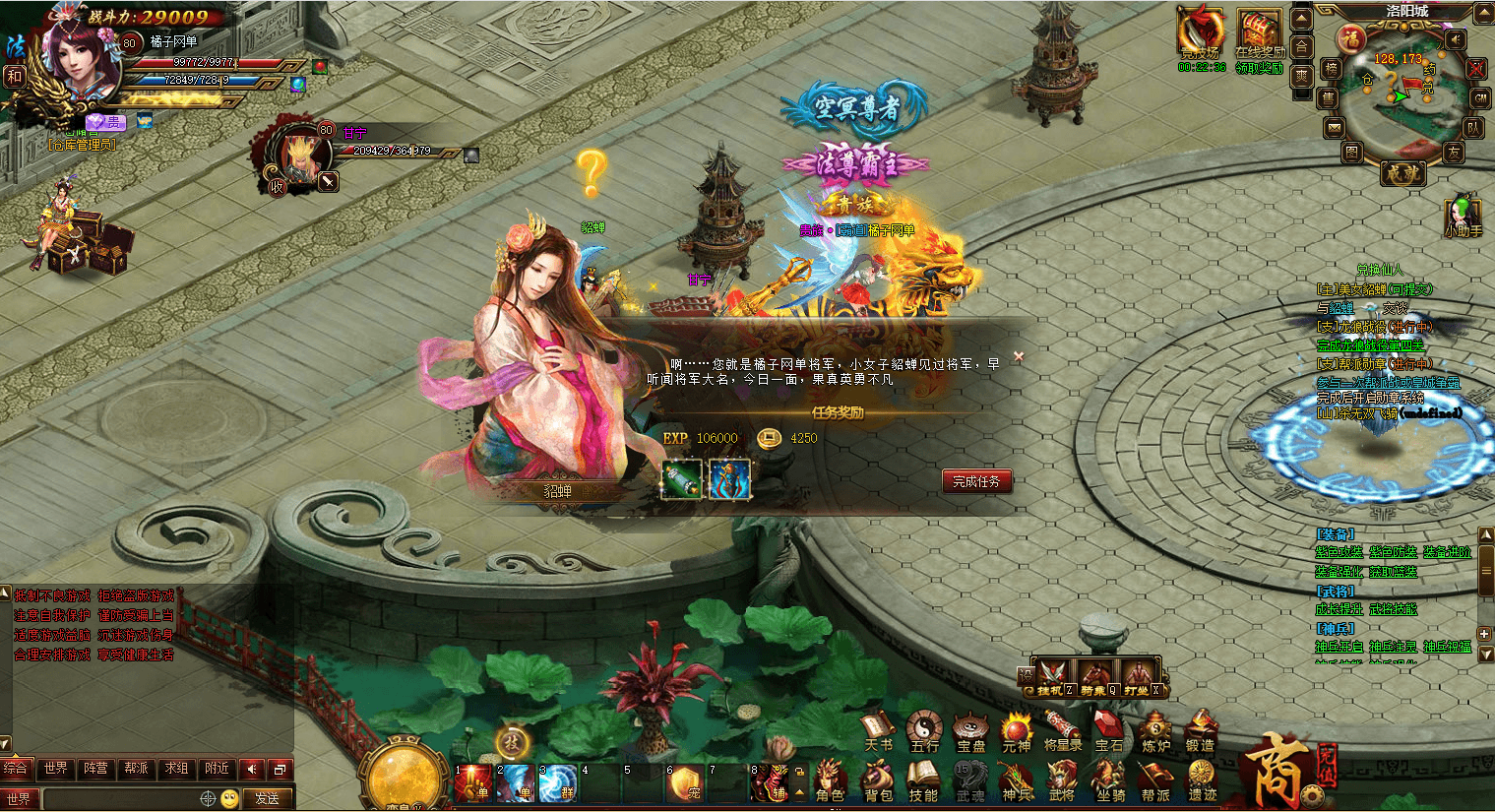The height and width of the screenshot is (812, 1495).
Task: Open the 竞技场 arena icon
Action: point(1201,33)
